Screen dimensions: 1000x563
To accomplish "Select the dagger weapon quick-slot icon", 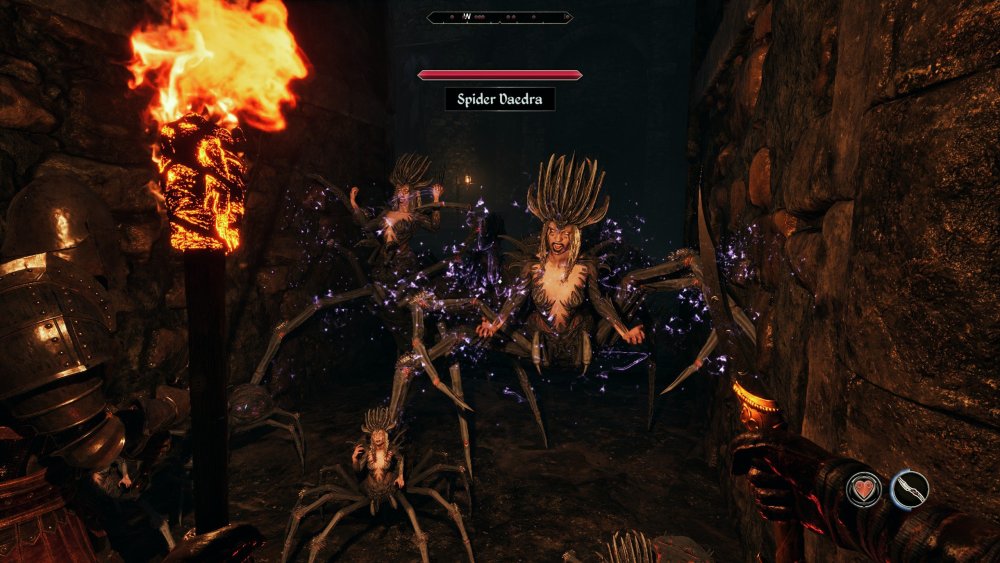I will click(910, 489).
